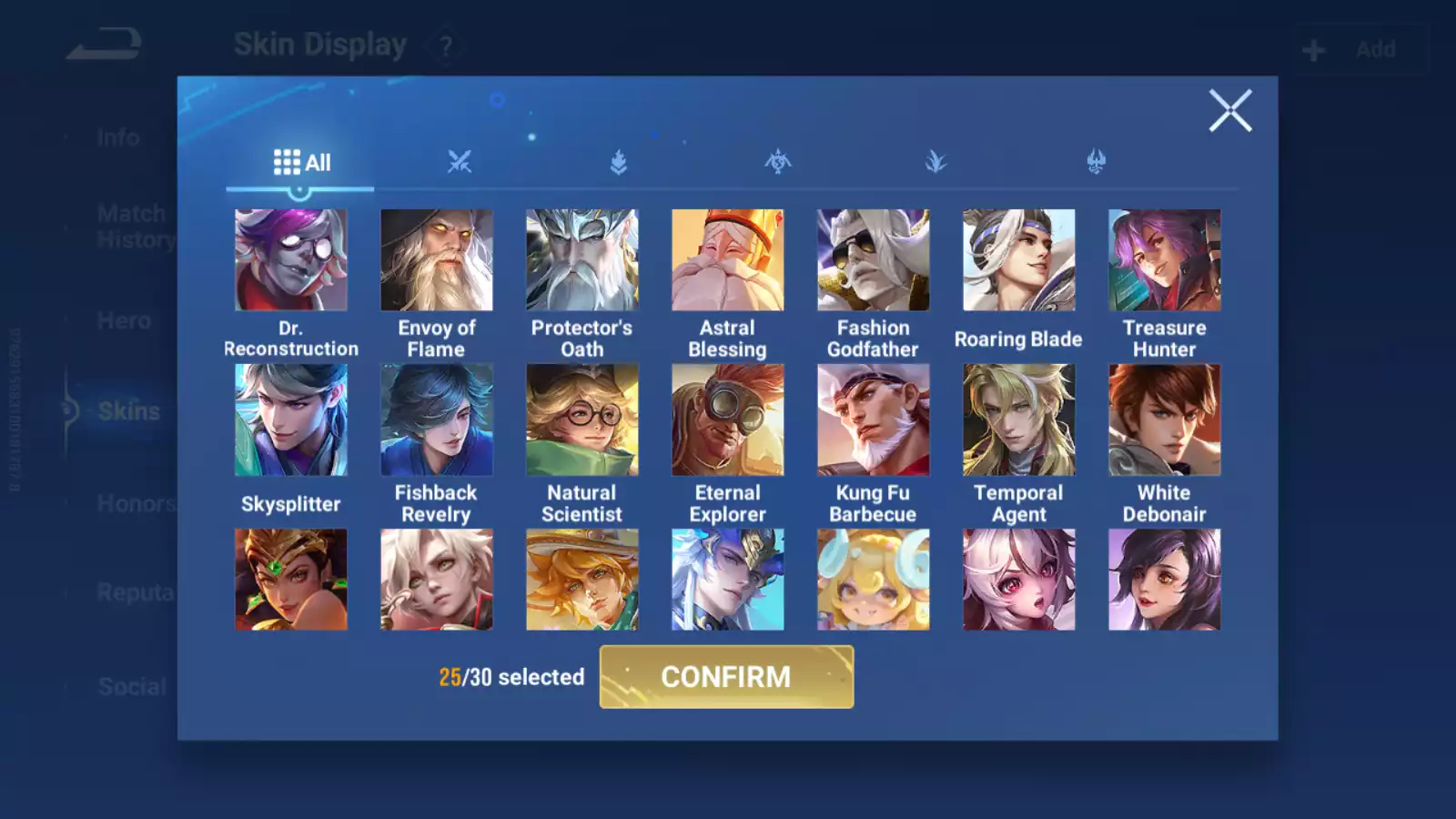Select the Temporal Agent skin
1456x819 pixels.
1019,420
